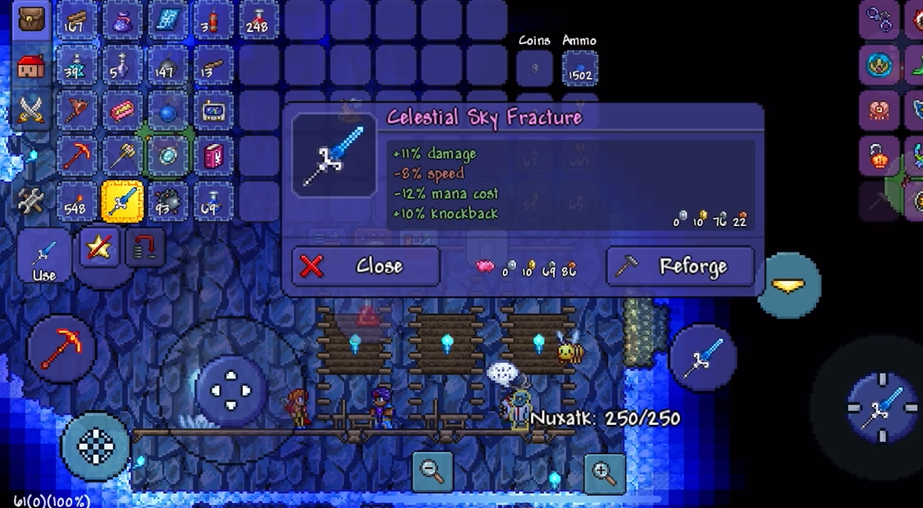Image resolution: width=923 pixels, height=508 pixels.
Task: Zoom in with the plus magnifier
Action: (603, 471)
